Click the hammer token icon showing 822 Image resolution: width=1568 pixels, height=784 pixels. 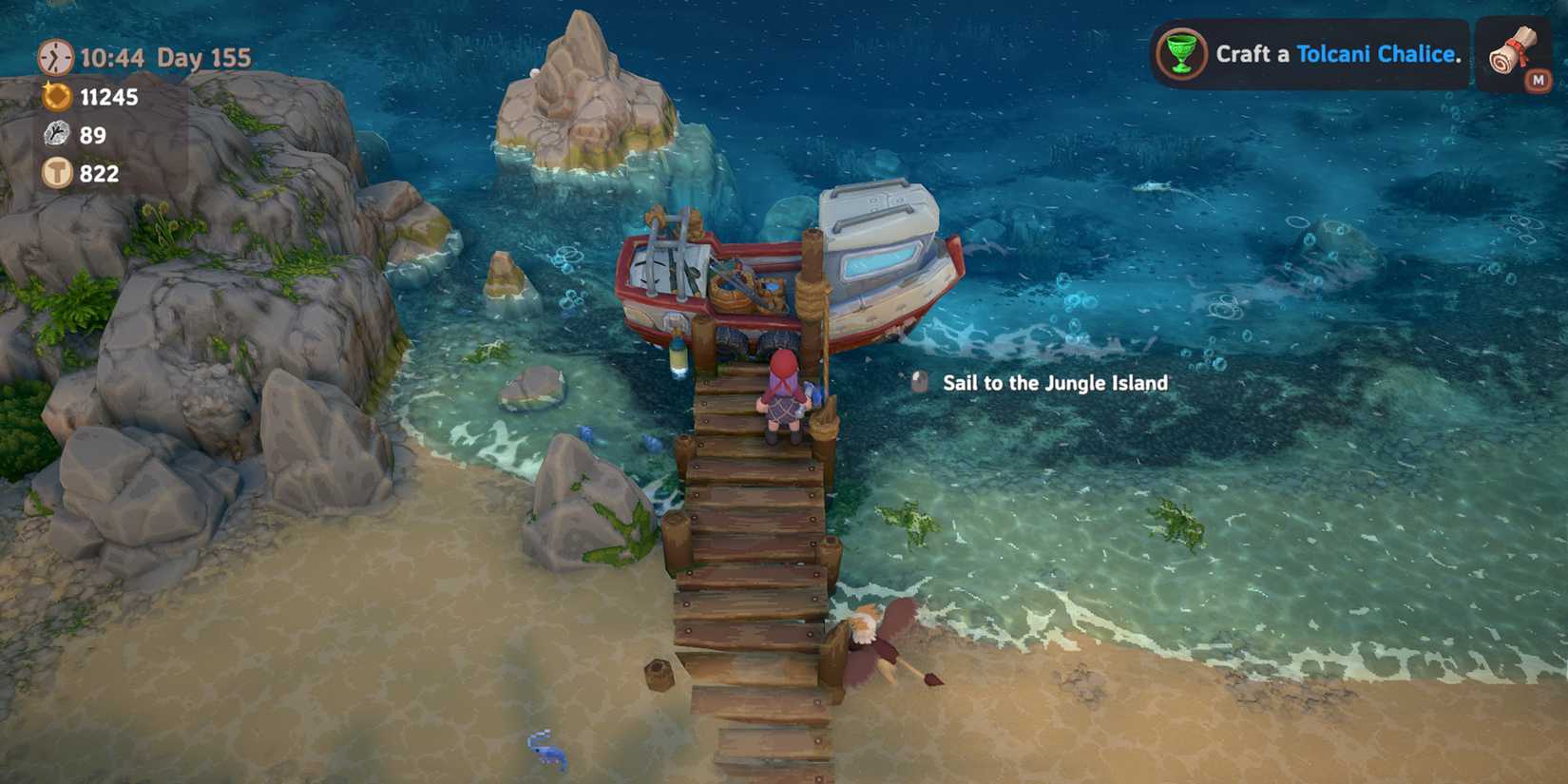tap(54, 174)
